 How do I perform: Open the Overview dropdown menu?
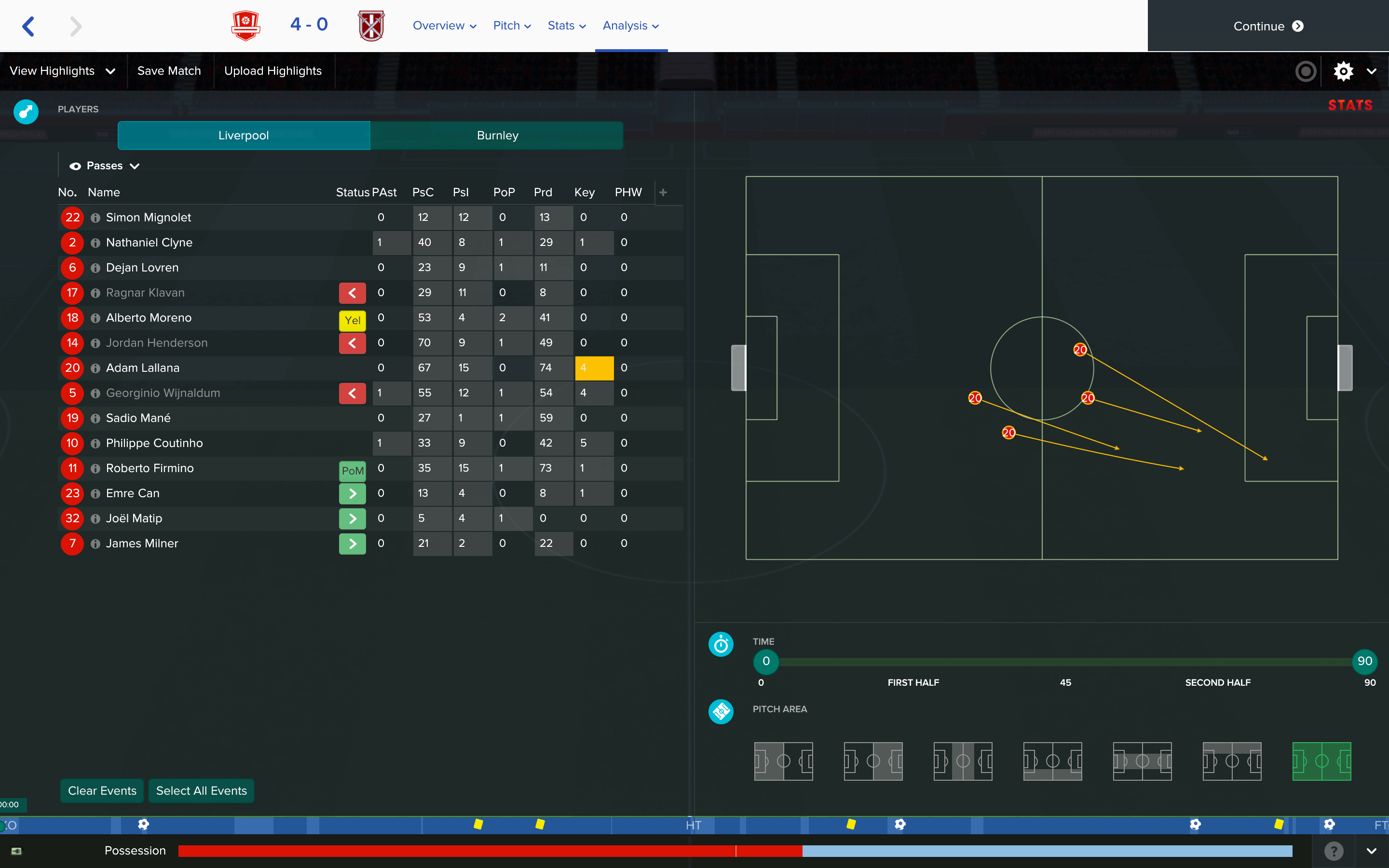tap(444, 26)
